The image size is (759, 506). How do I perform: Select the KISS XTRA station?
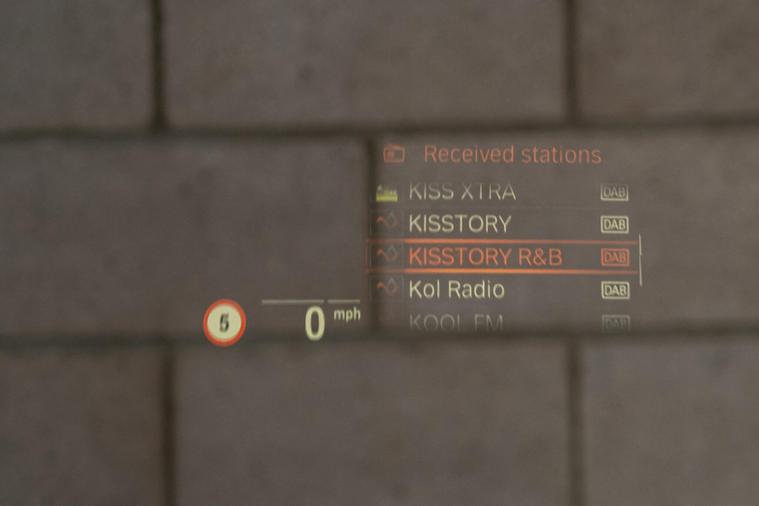pos(462,191)
